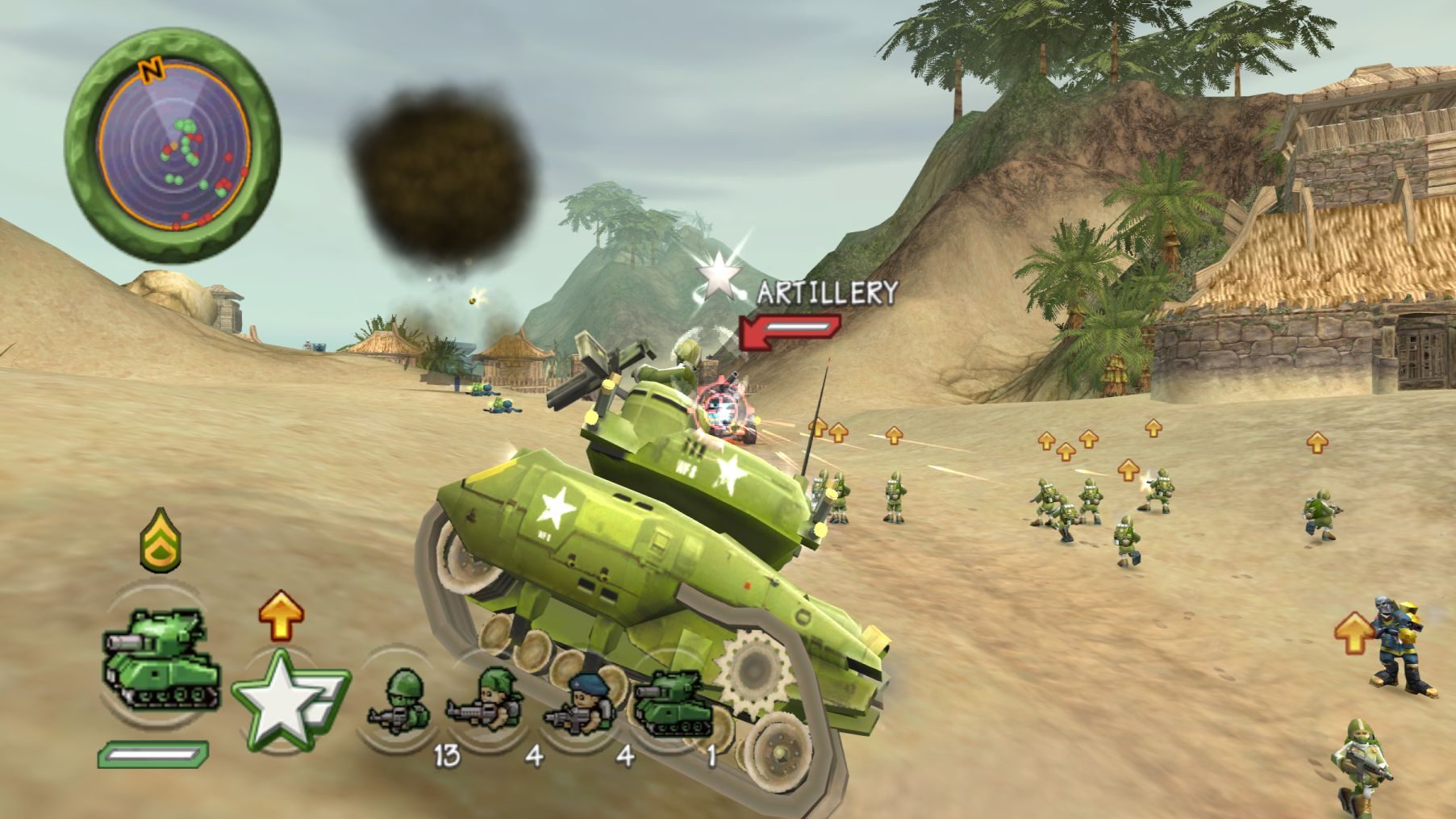
Task: Click the sergeant rank chevron badge
Action: (160, 538)
